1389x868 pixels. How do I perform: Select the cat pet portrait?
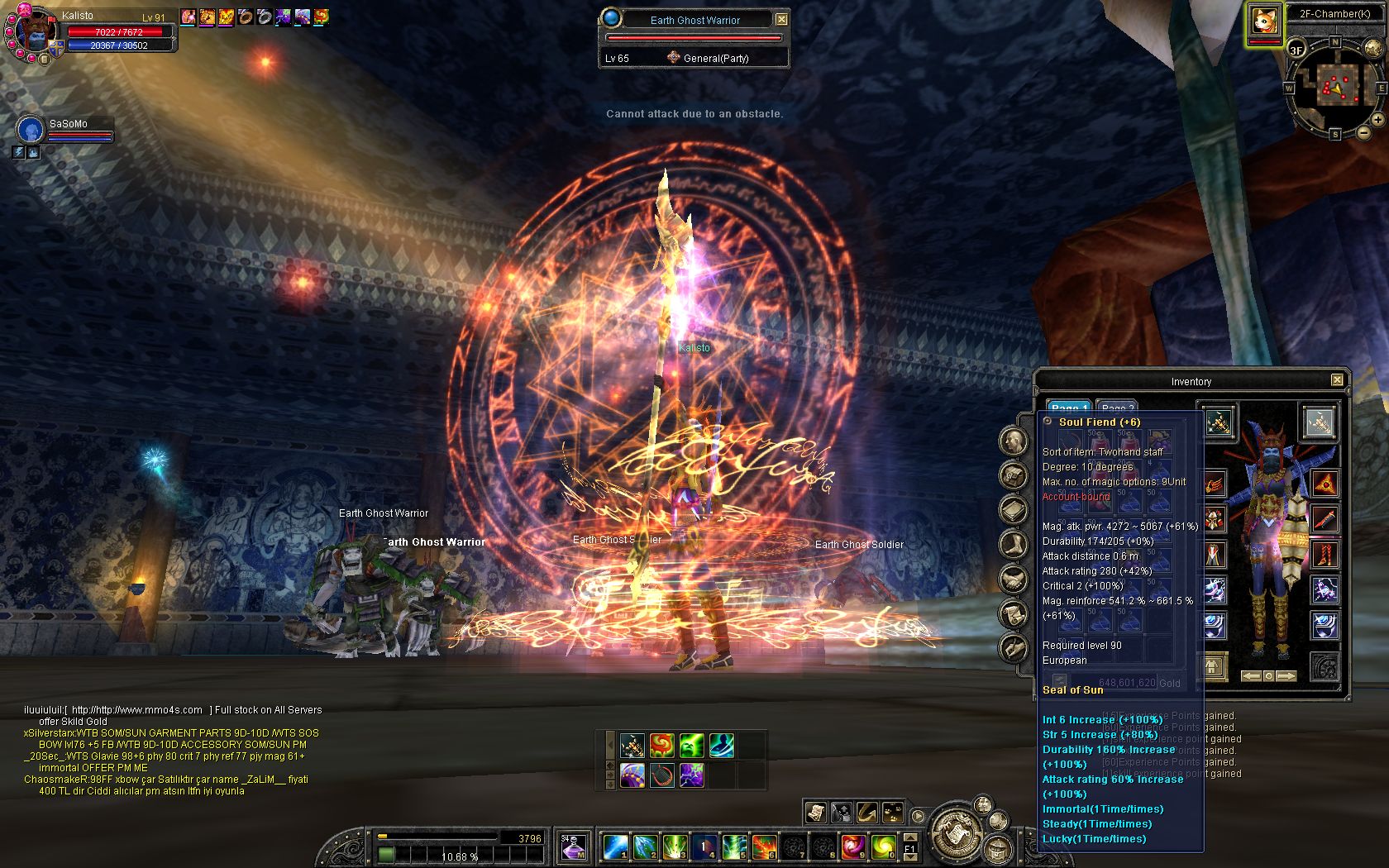(1264, 22)
